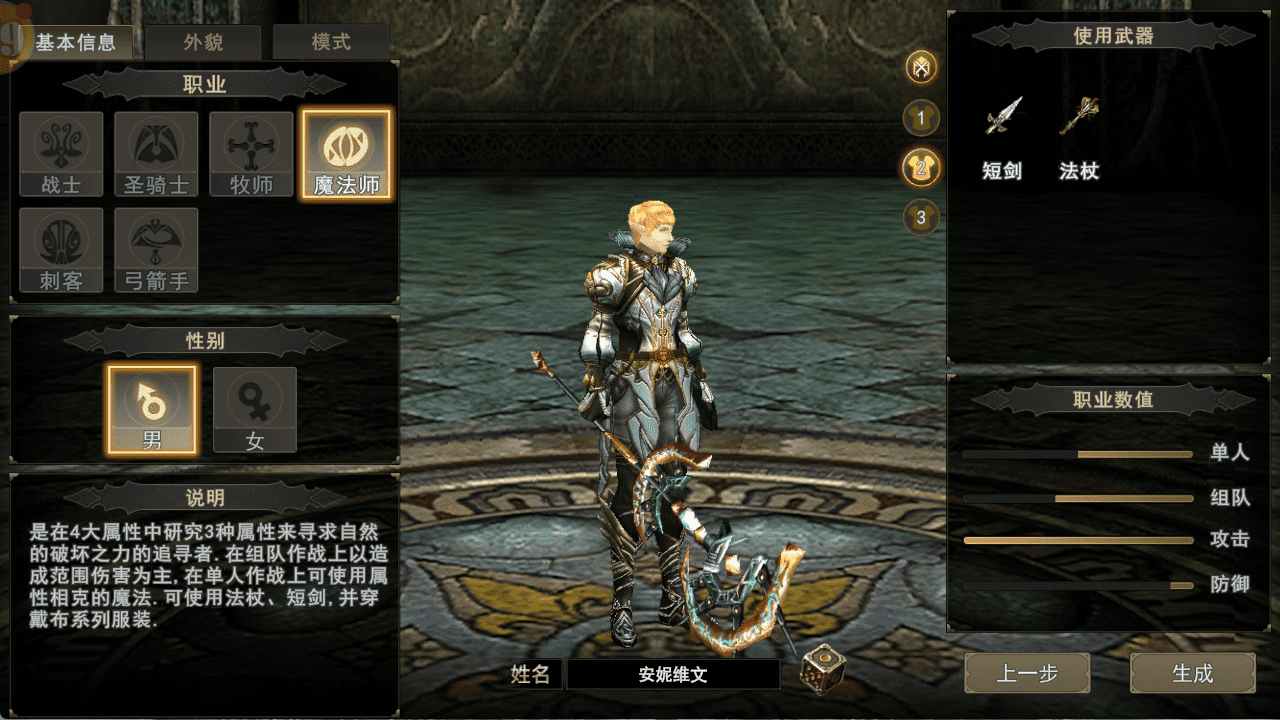The width and height of the screenshot is (1280, 720).
Task: Select outfit preview number 2
Action: click(921, 167)
